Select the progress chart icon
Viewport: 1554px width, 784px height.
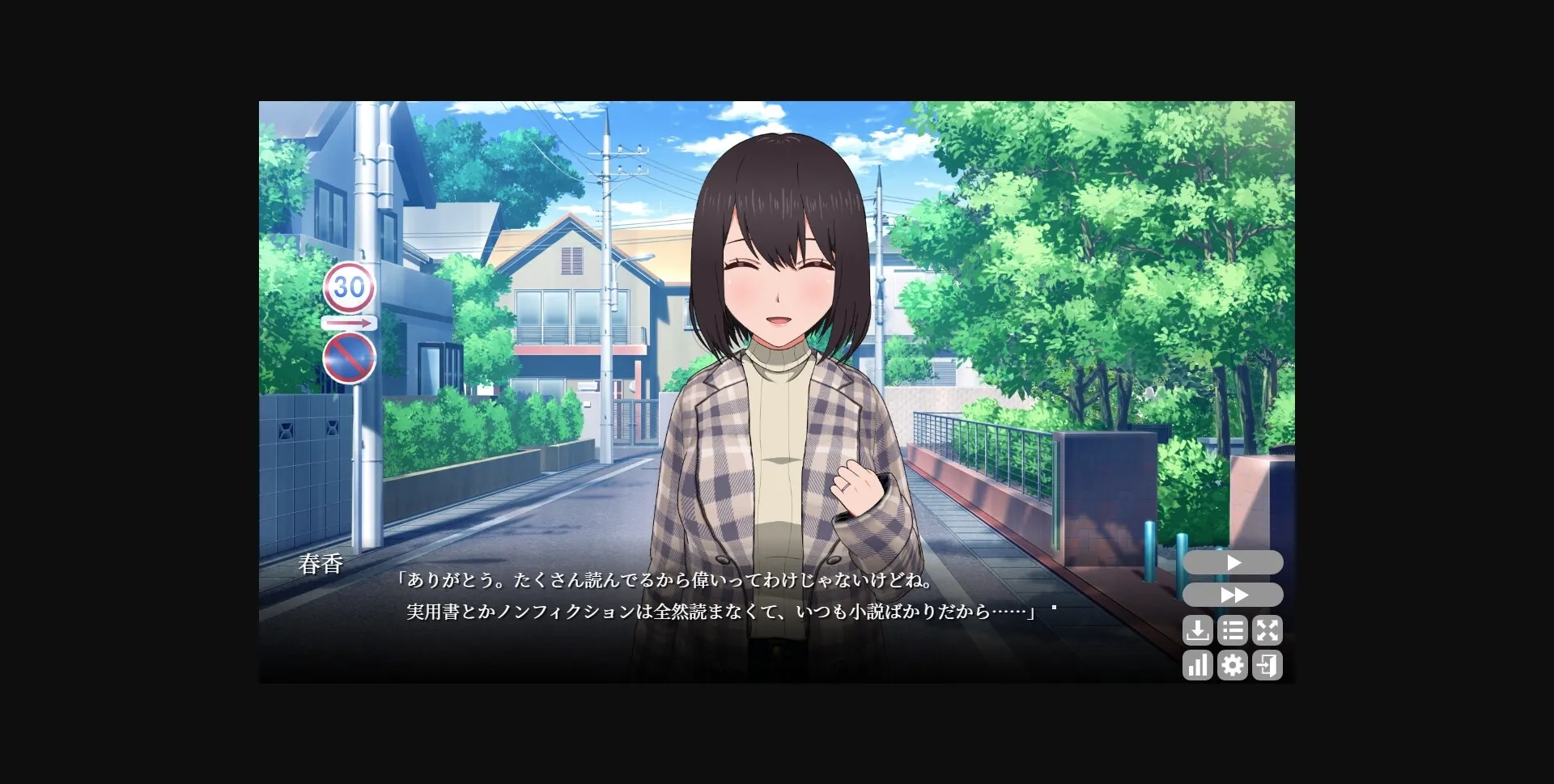pyautogui.click(x=1198, y=665)
